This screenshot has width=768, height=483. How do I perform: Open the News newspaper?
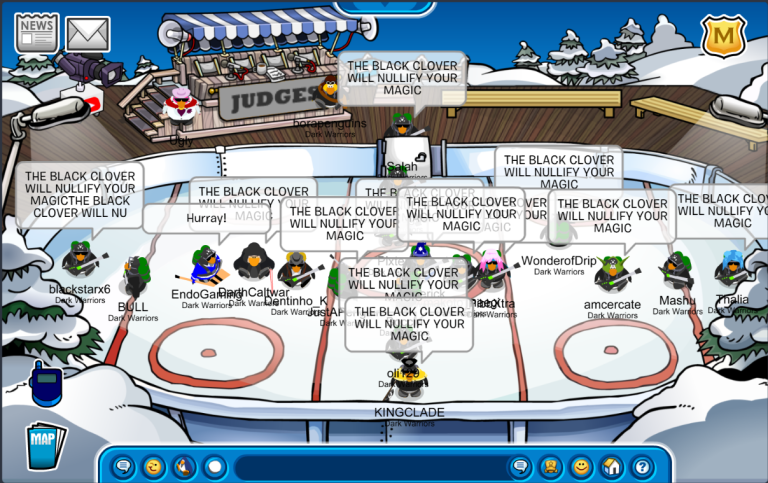[36, 32]
